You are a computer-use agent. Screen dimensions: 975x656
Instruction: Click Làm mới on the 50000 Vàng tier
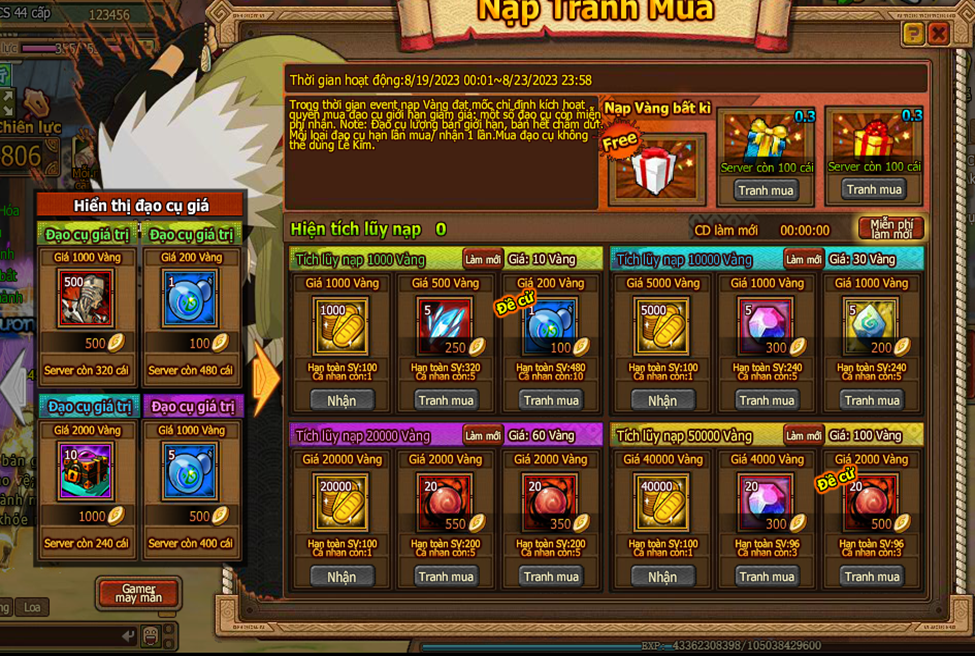(x=803, y=436)
